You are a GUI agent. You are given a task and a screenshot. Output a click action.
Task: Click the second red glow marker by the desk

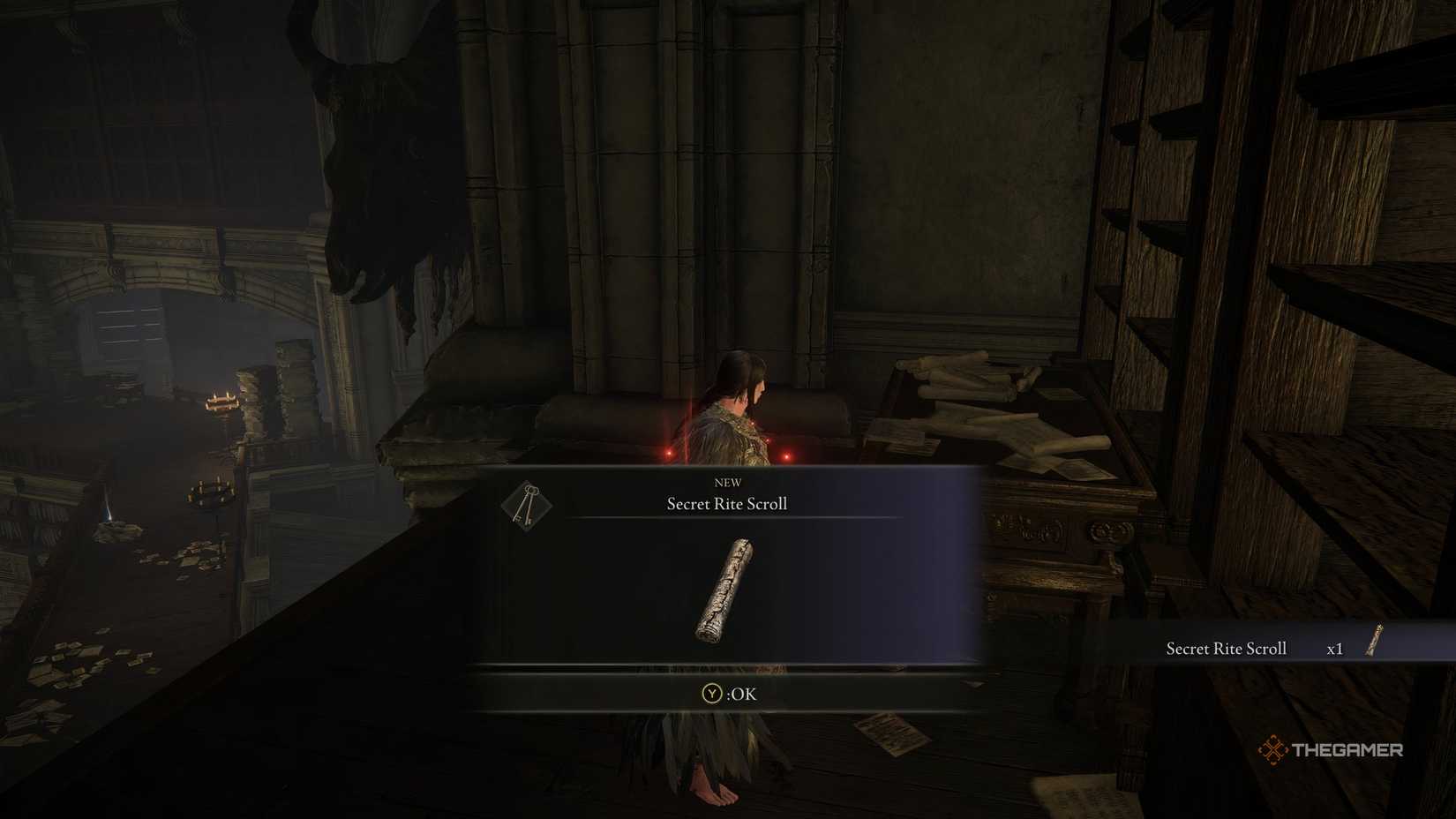point(788,456)
